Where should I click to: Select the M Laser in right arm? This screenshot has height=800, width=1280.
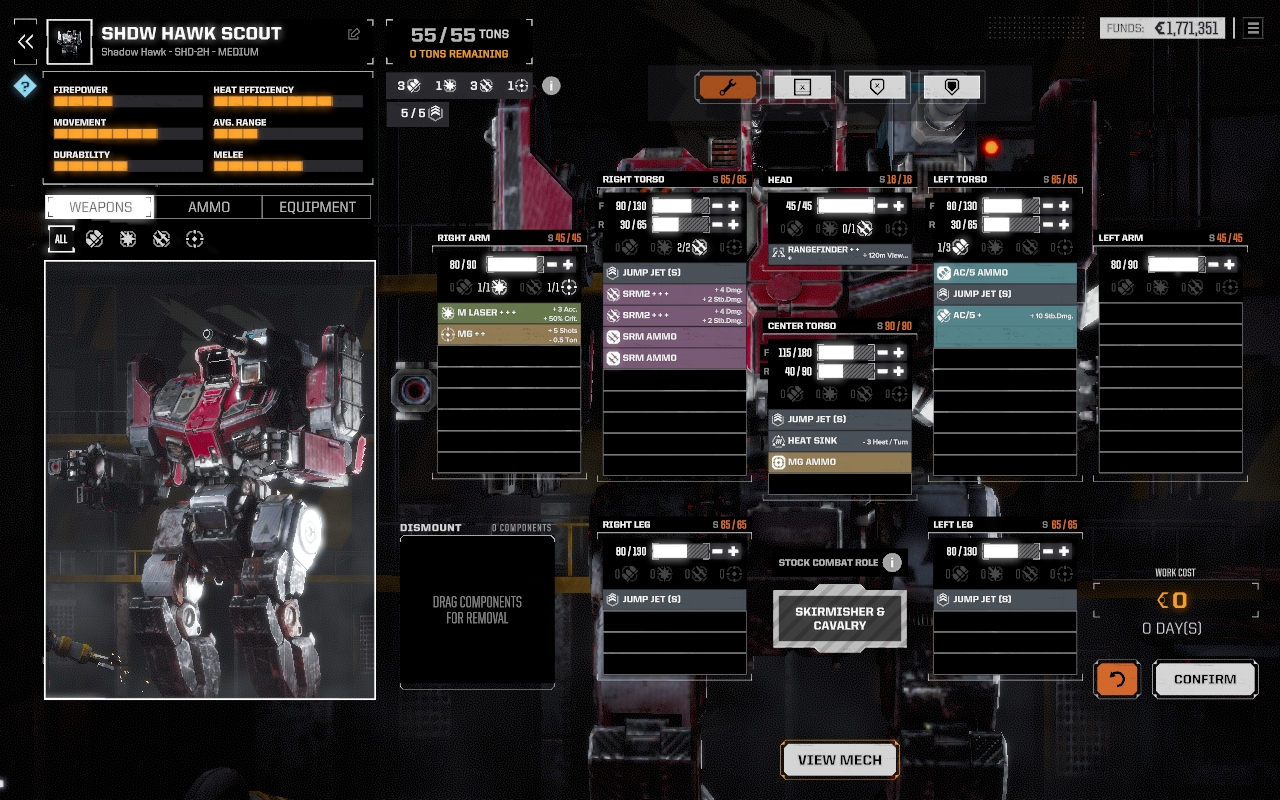(509, 313)
